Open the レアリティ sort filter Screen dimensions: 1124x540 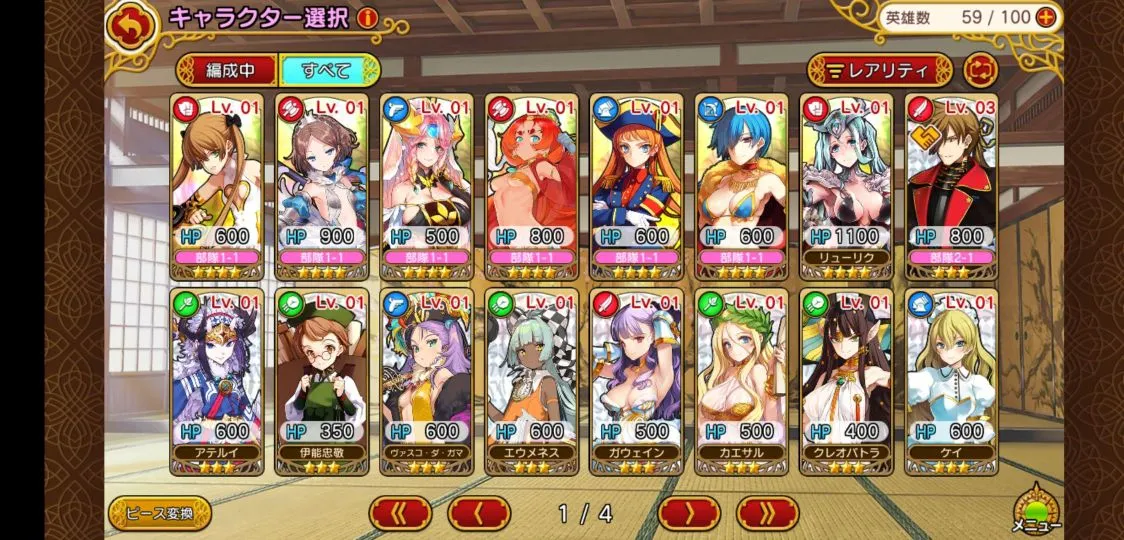880,70
